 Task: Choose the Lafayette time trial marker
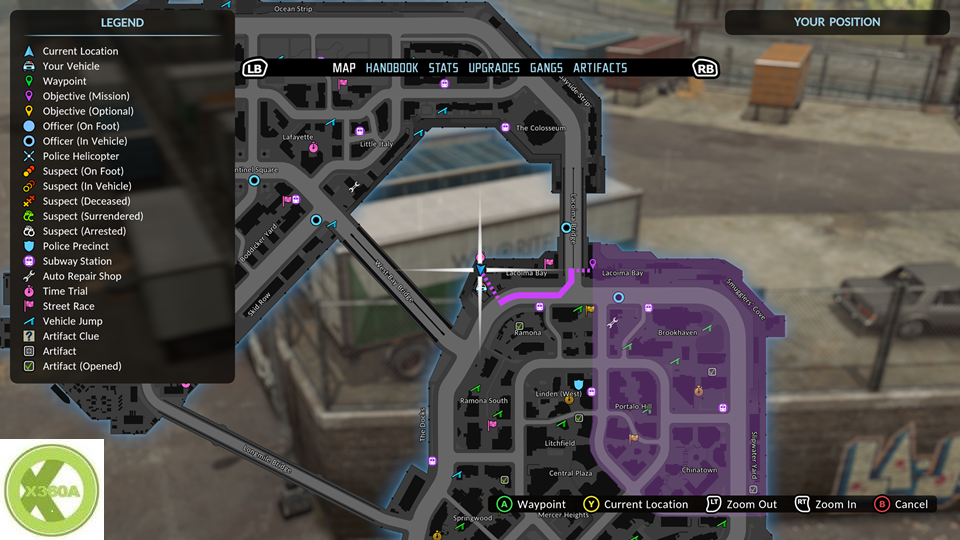(x=314, y=147)
